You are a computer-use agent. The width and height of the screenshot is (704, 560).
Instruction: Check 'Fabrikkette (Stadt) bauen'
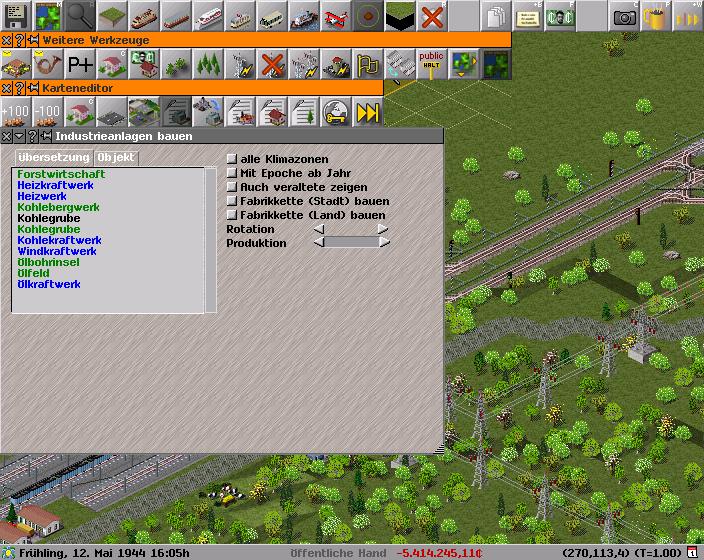(232, 201)
